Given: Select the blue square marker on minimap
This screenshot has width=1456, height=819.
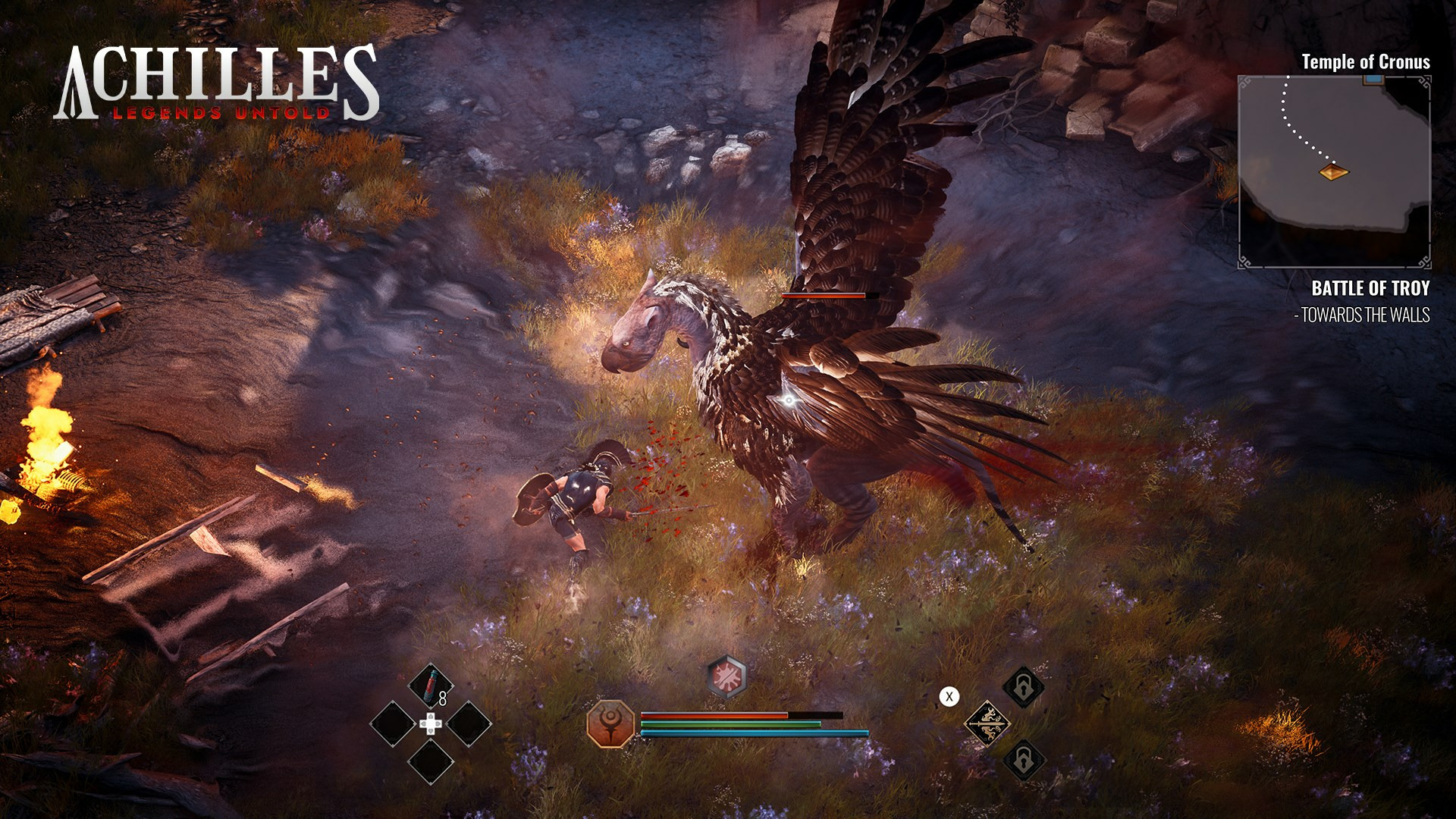Looking at the screenshot, I should coord(1372,80).
